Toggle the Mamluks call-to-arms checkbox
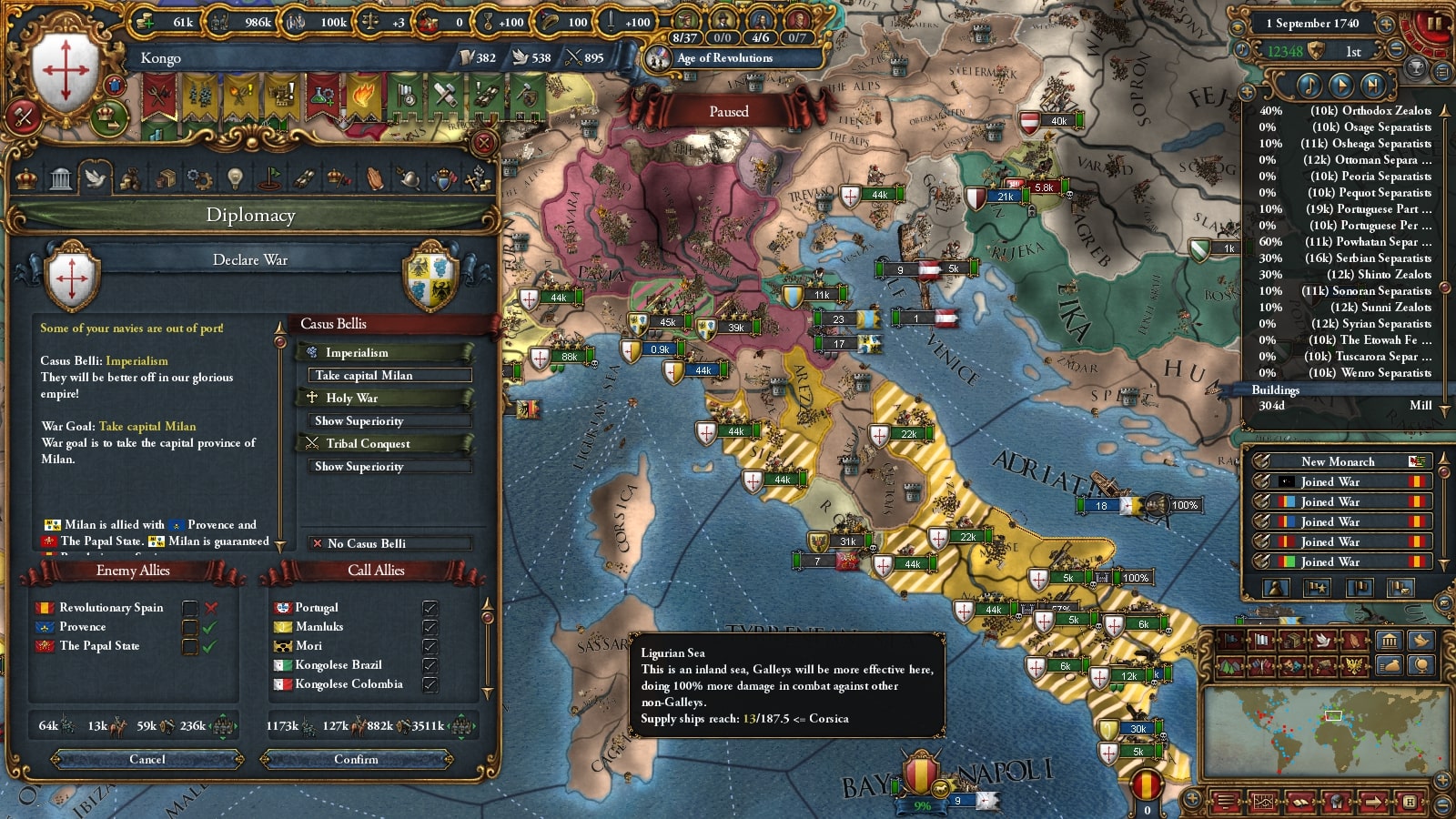This screenshot has height=819, width=1456. pyautogui.click(x=430, y=627)
